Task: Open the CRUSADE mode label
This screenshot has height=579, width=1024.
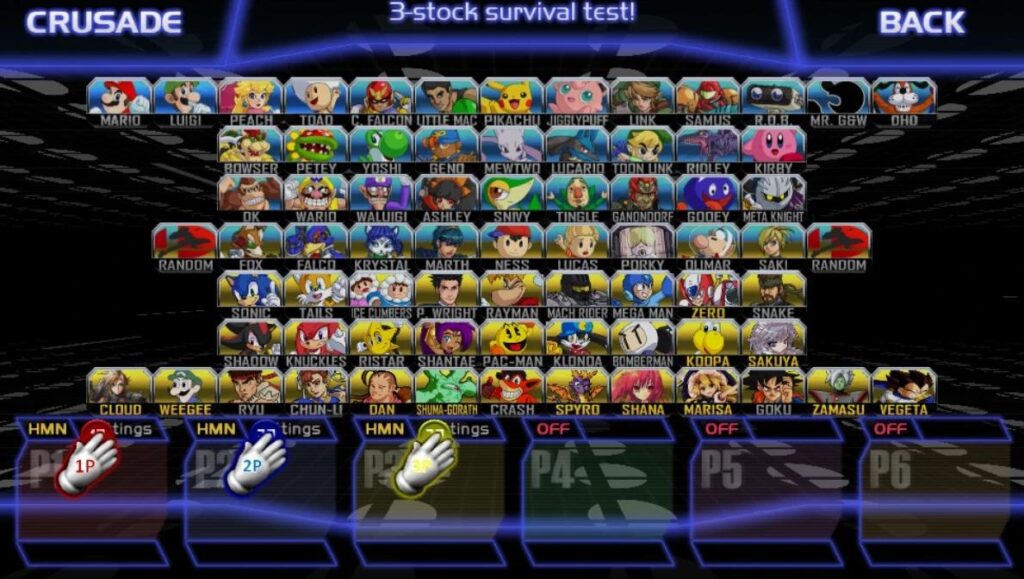Action: click(x=104, y=22)
